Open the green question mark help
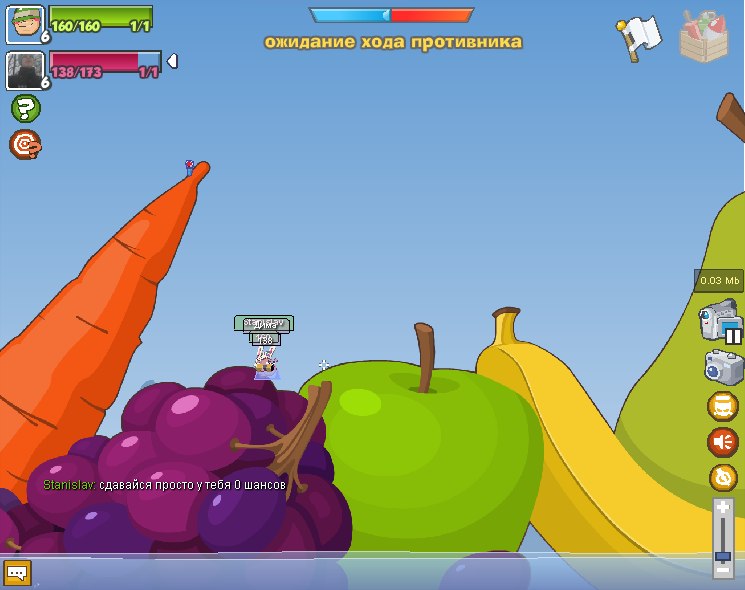This screenshot has height=590, width=745. coord(25,108)
